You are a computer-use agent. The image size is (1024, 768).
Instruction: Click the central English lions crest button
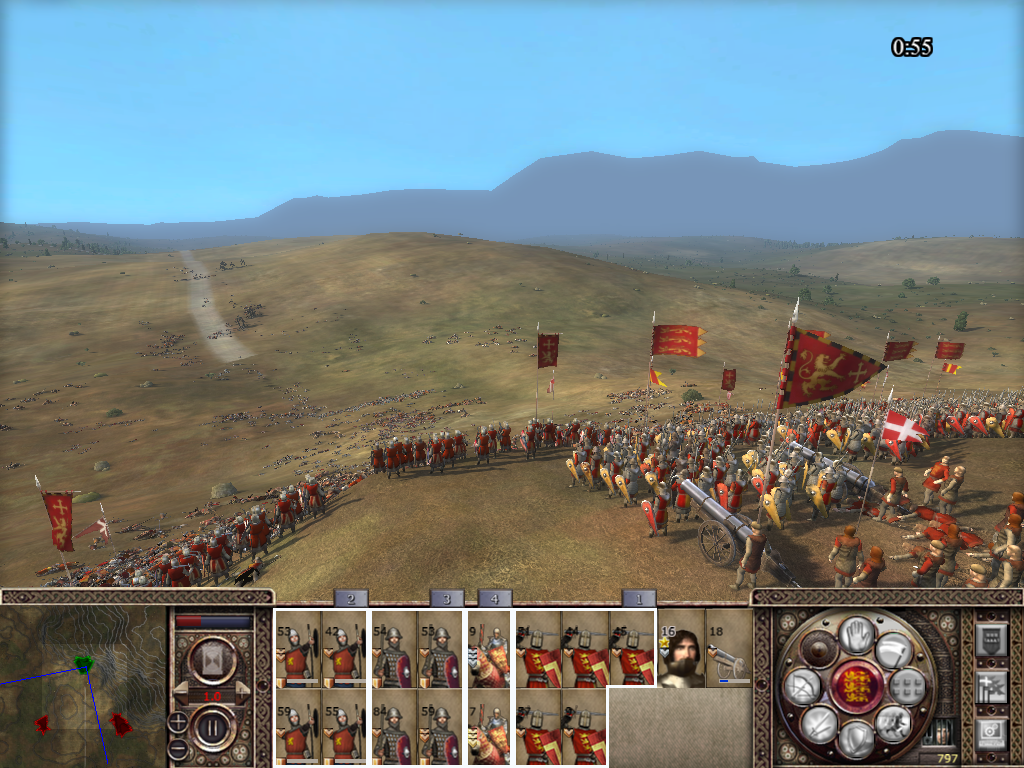[x=855, y=687]
